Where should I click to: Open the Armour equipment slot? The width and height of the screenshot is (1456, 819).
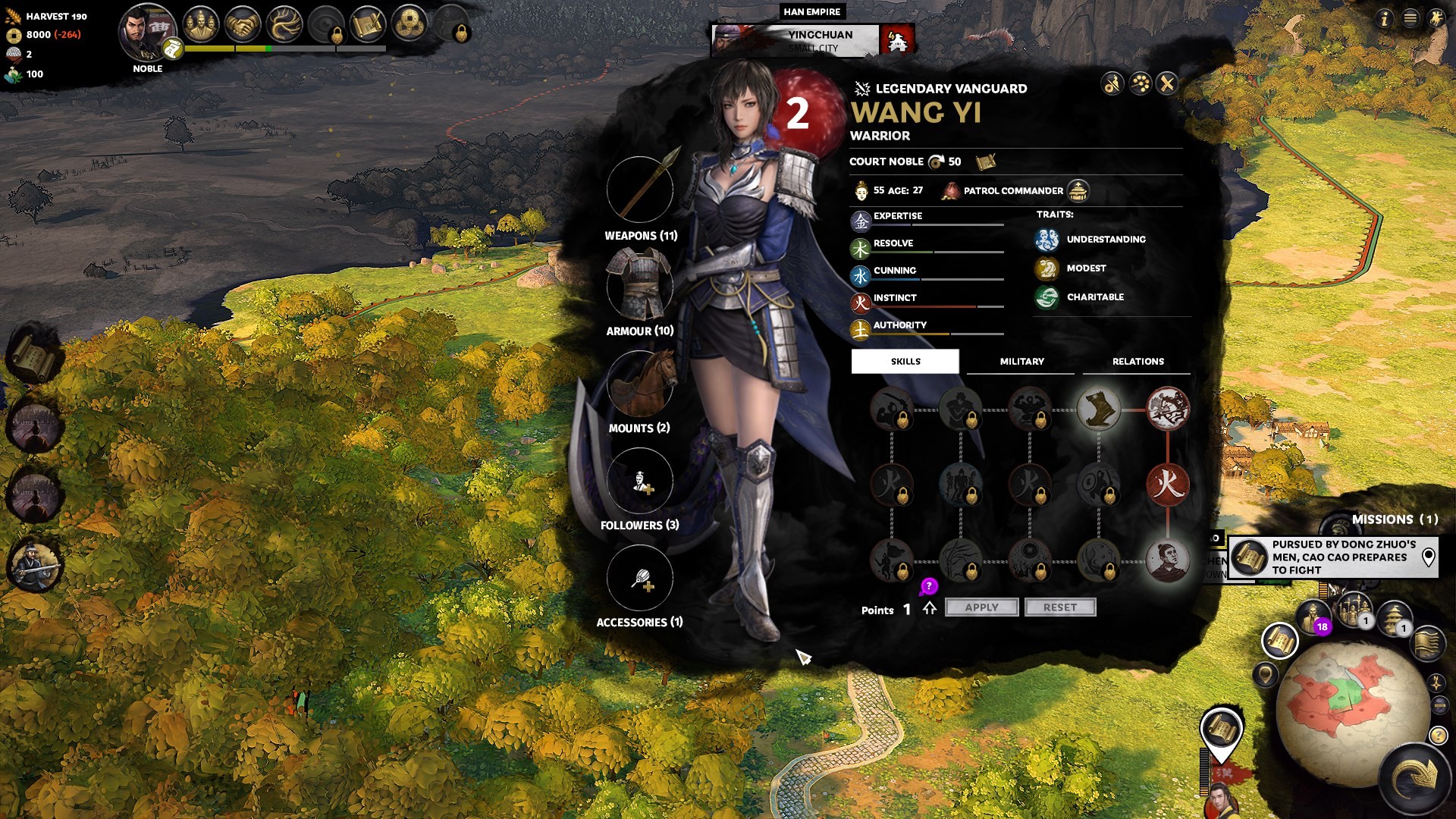pyautogui.click(x=640, y=286)
